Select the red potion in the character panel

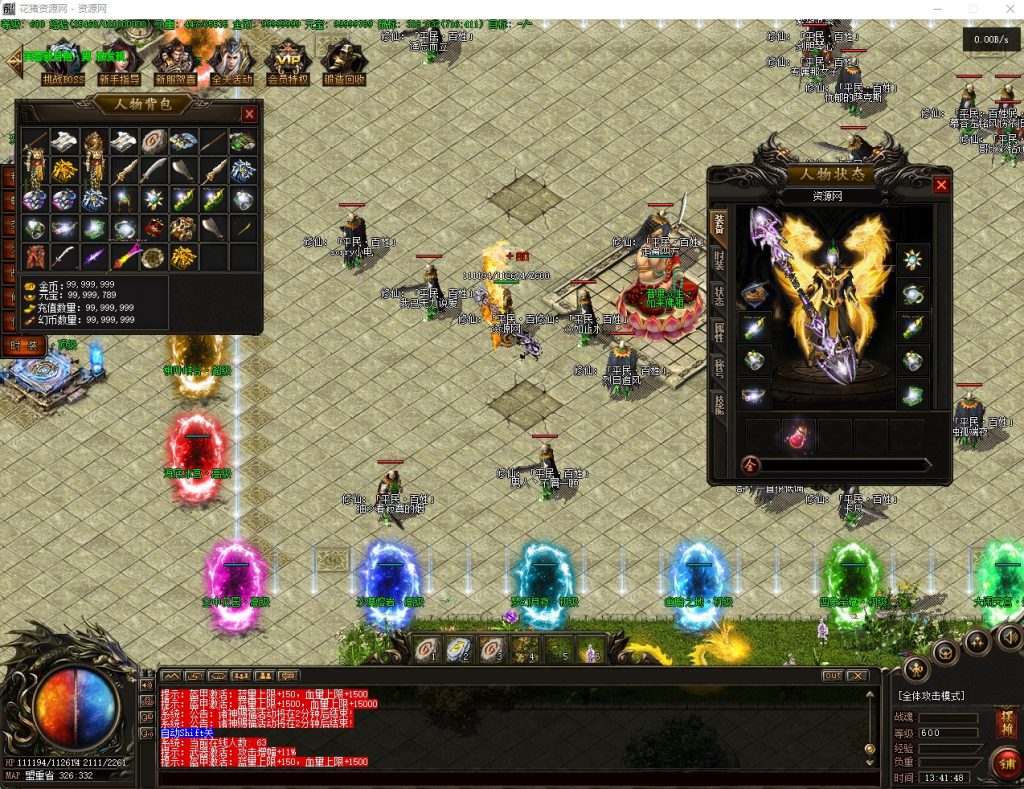tap(798, 435)
